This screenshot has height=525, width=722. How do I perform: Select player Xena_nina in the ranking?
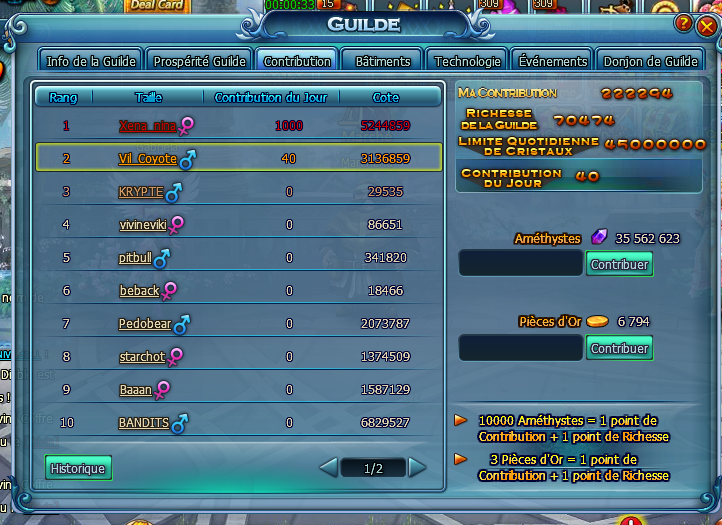(x=147, y=125)
